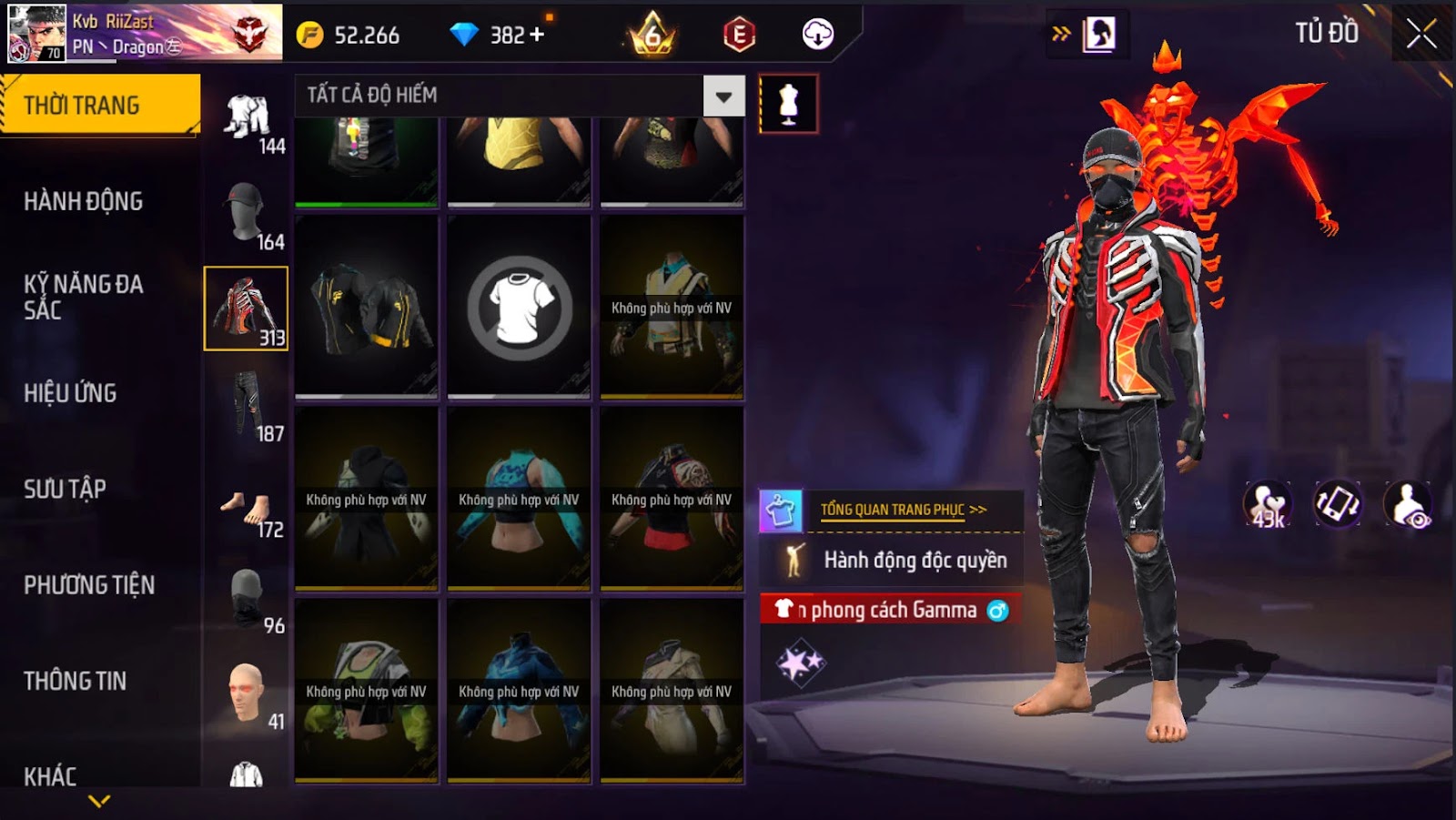Open the Sưu Tập tab
This screenshot has height=820, width=1456.
(x=66, y=489)
